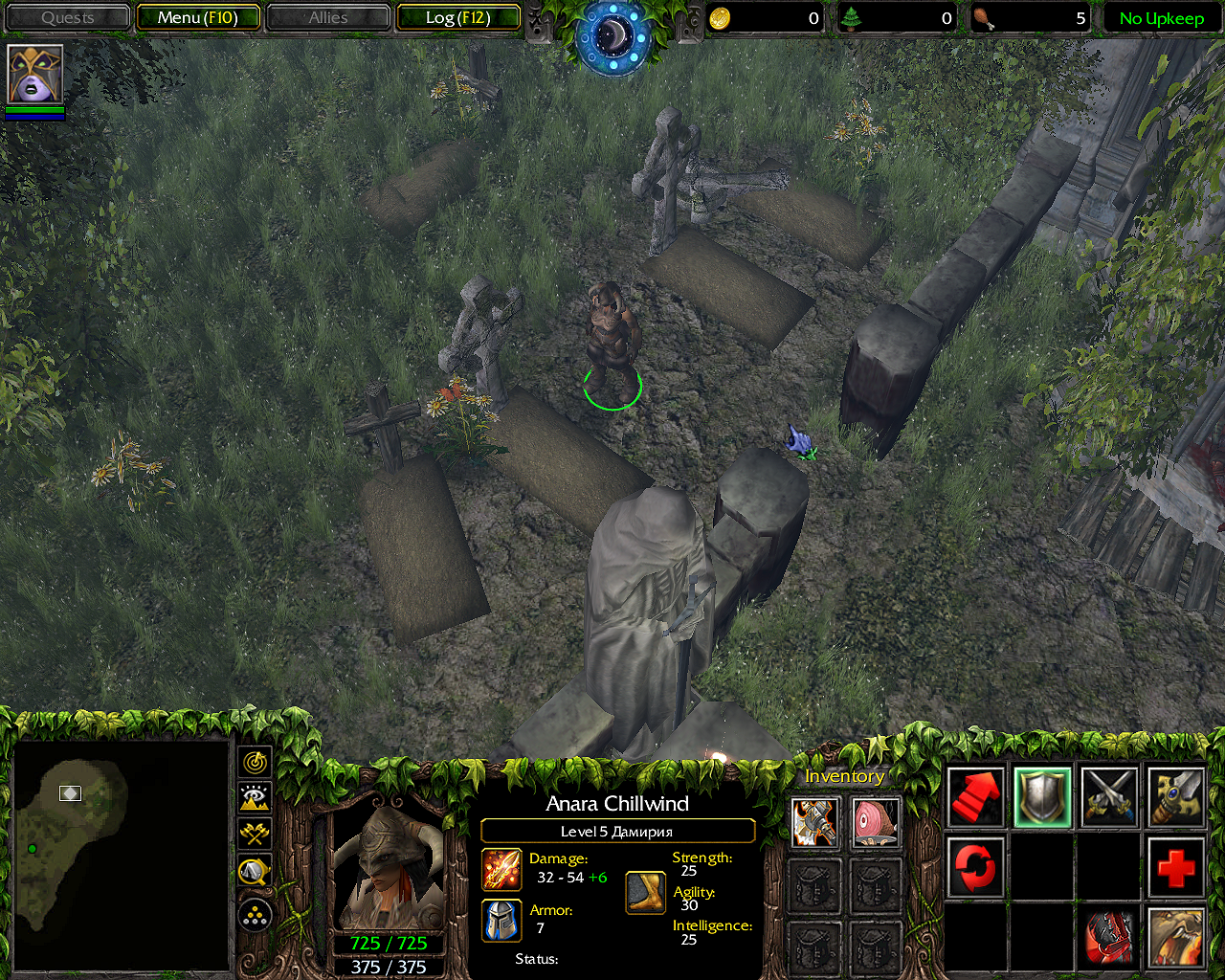
Task: Click the jeweled sword ability icon
Action: [x=1176, y=797]
